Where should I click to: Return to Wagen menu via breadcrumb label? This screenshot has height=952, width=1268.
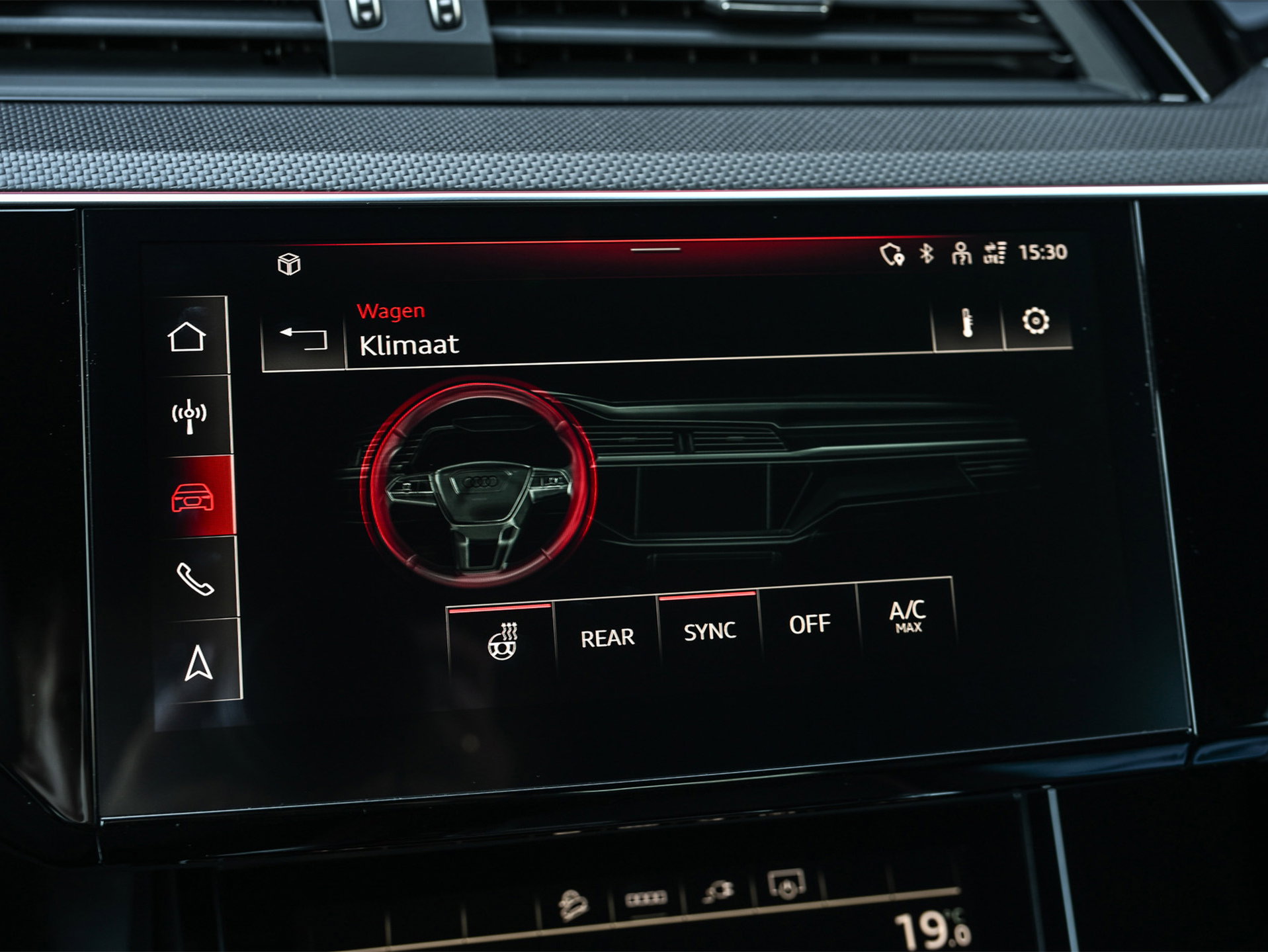tap(390, 311)
